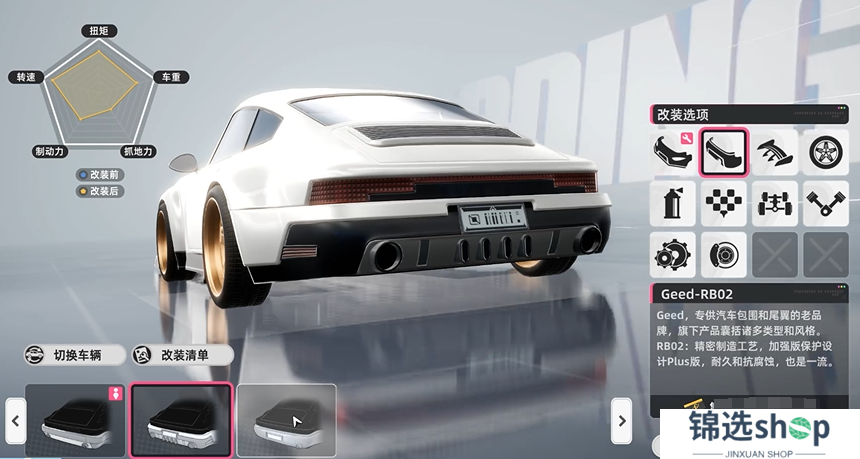This screenshot has height=459, width=860.
Task: Choose the chassis drivetrain upgrade icon
Action: (x=775, y=203)
